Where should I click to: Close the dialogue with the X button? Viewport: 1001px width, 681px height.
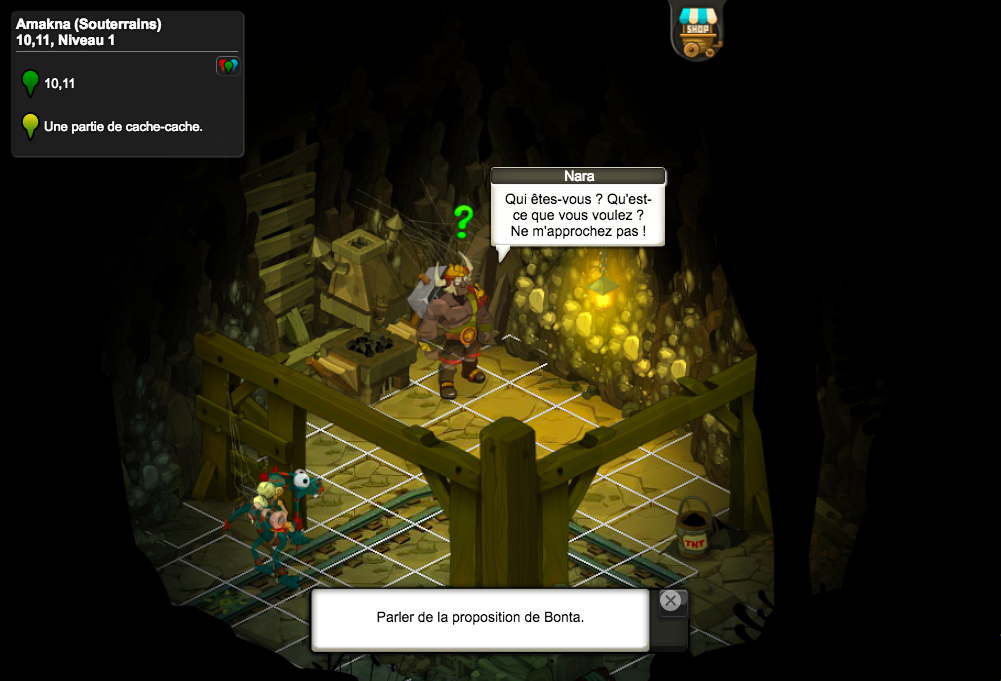pyautogui.click(x=671, y=601)
